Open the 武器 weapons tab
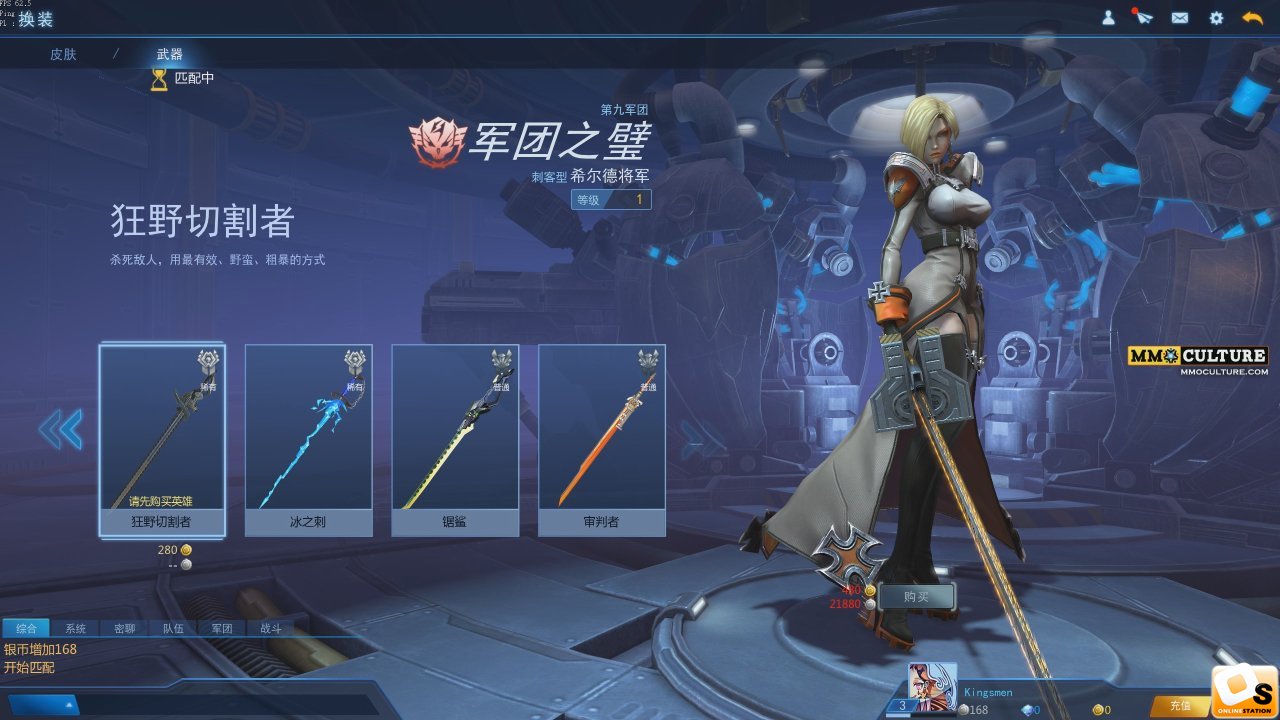1280x720 pixels. (x=170, y=54)
